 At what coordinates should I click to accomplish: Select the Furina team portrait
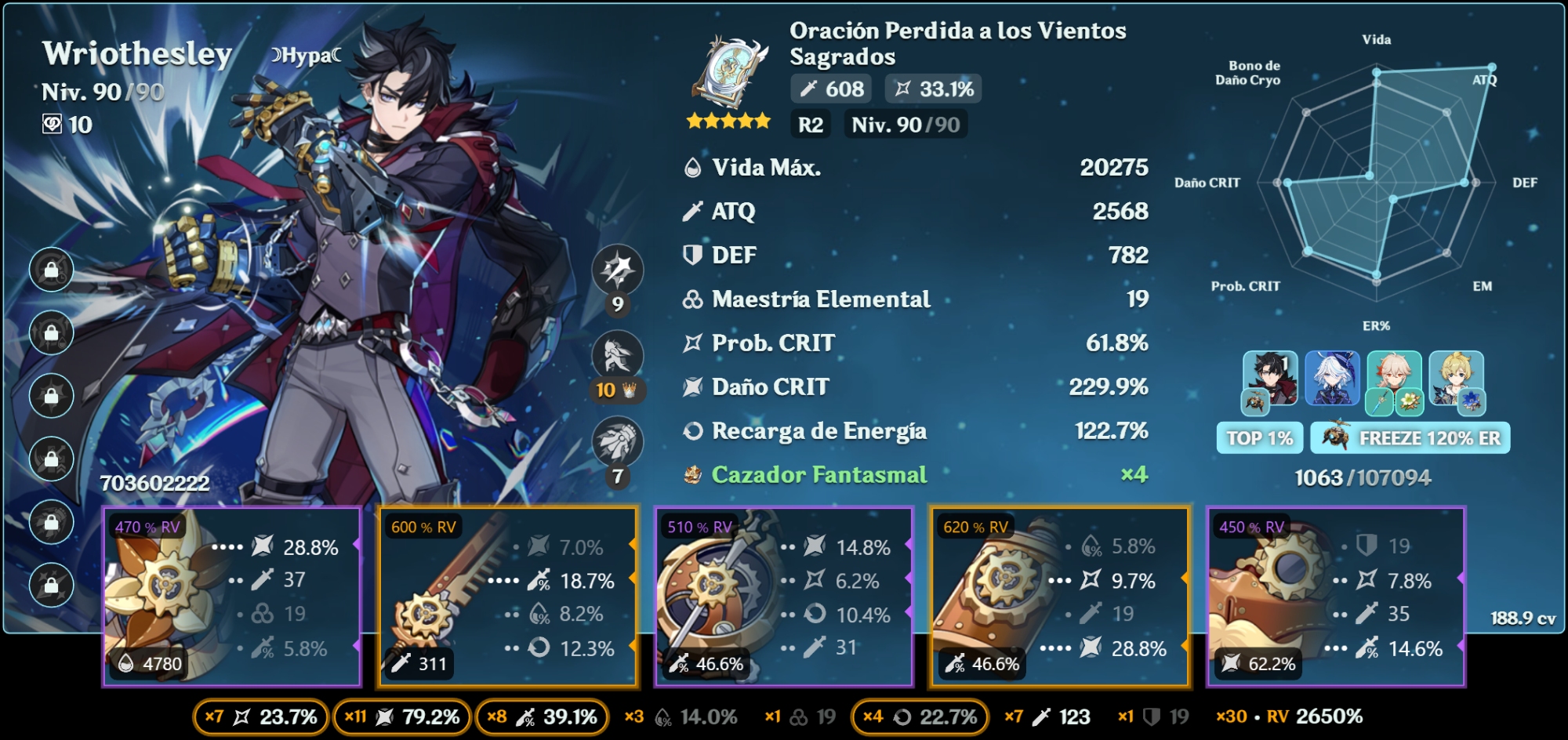point(1332,379)
